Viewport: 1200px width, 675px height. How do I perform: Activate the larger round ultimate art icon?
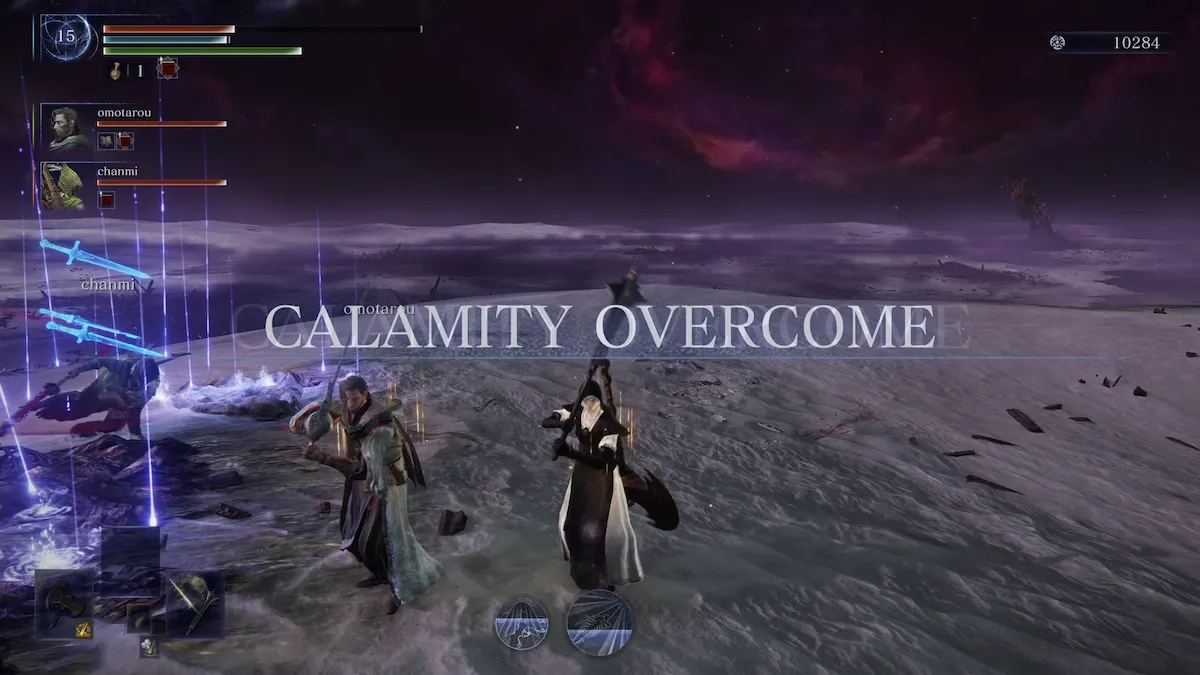pos(599,622)
